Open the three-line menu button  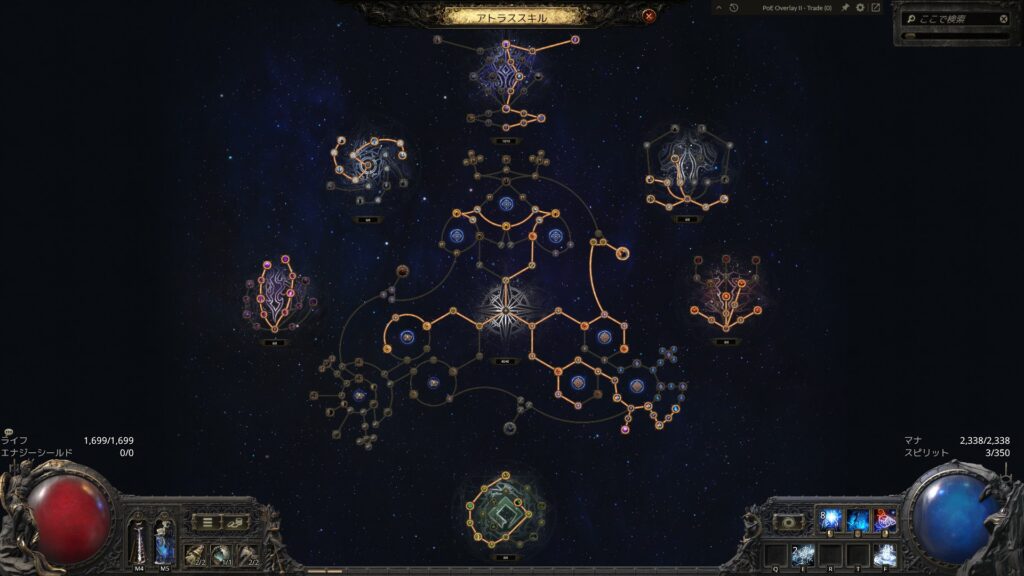207,521
